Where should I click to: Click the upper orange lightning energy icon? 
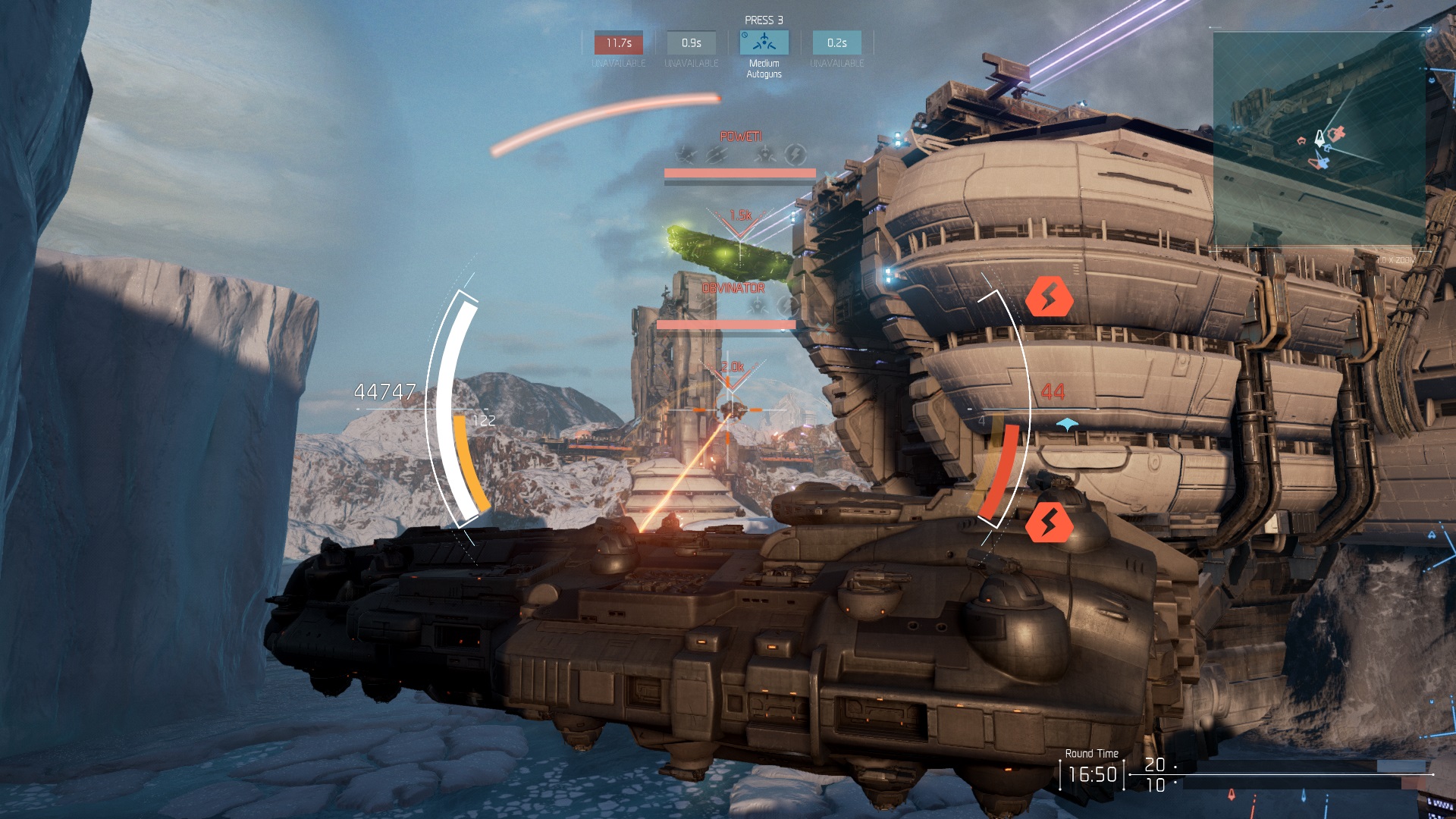(x=1049, y=297)
